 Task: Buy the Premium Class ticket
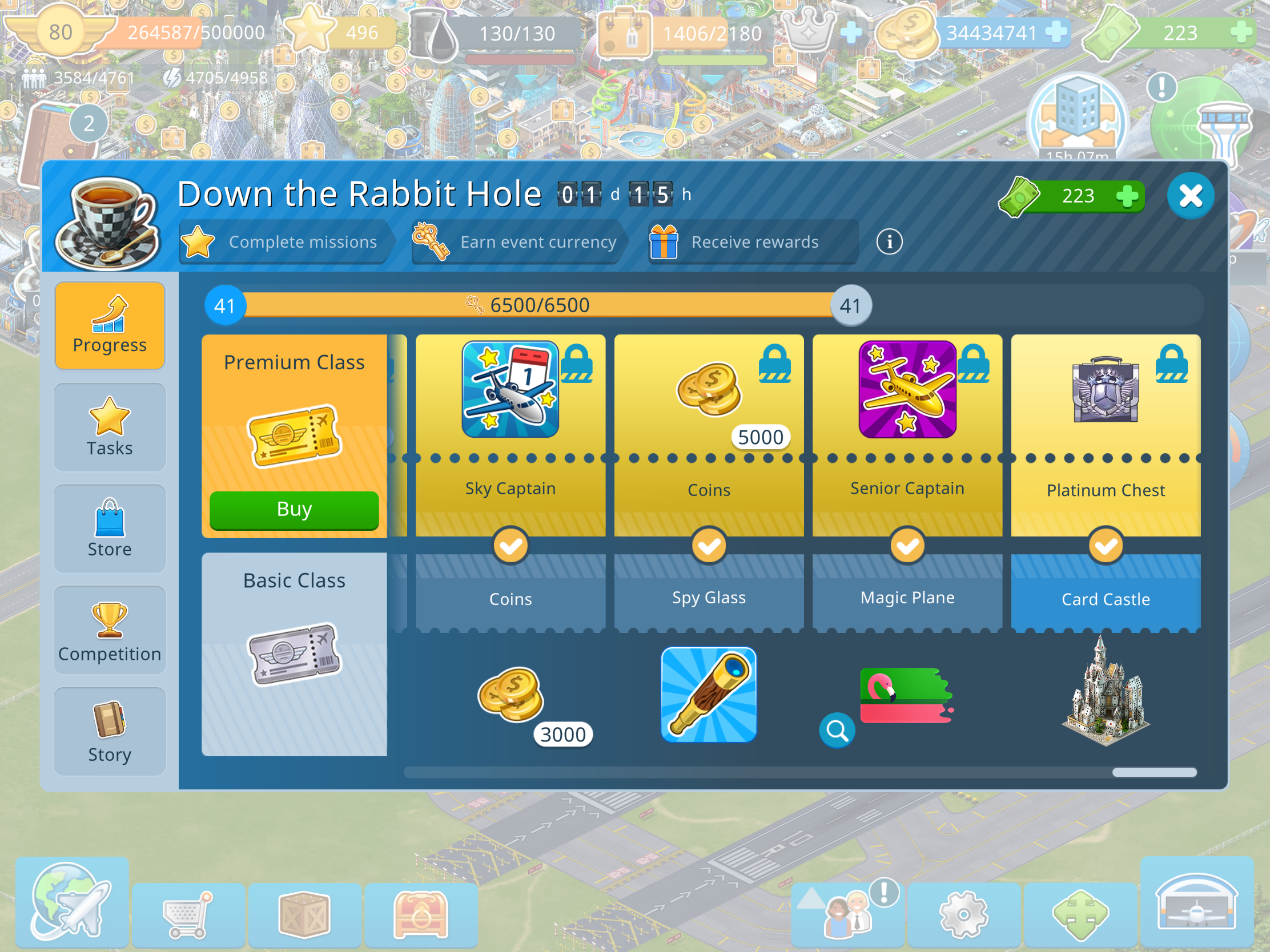[294, 510]
